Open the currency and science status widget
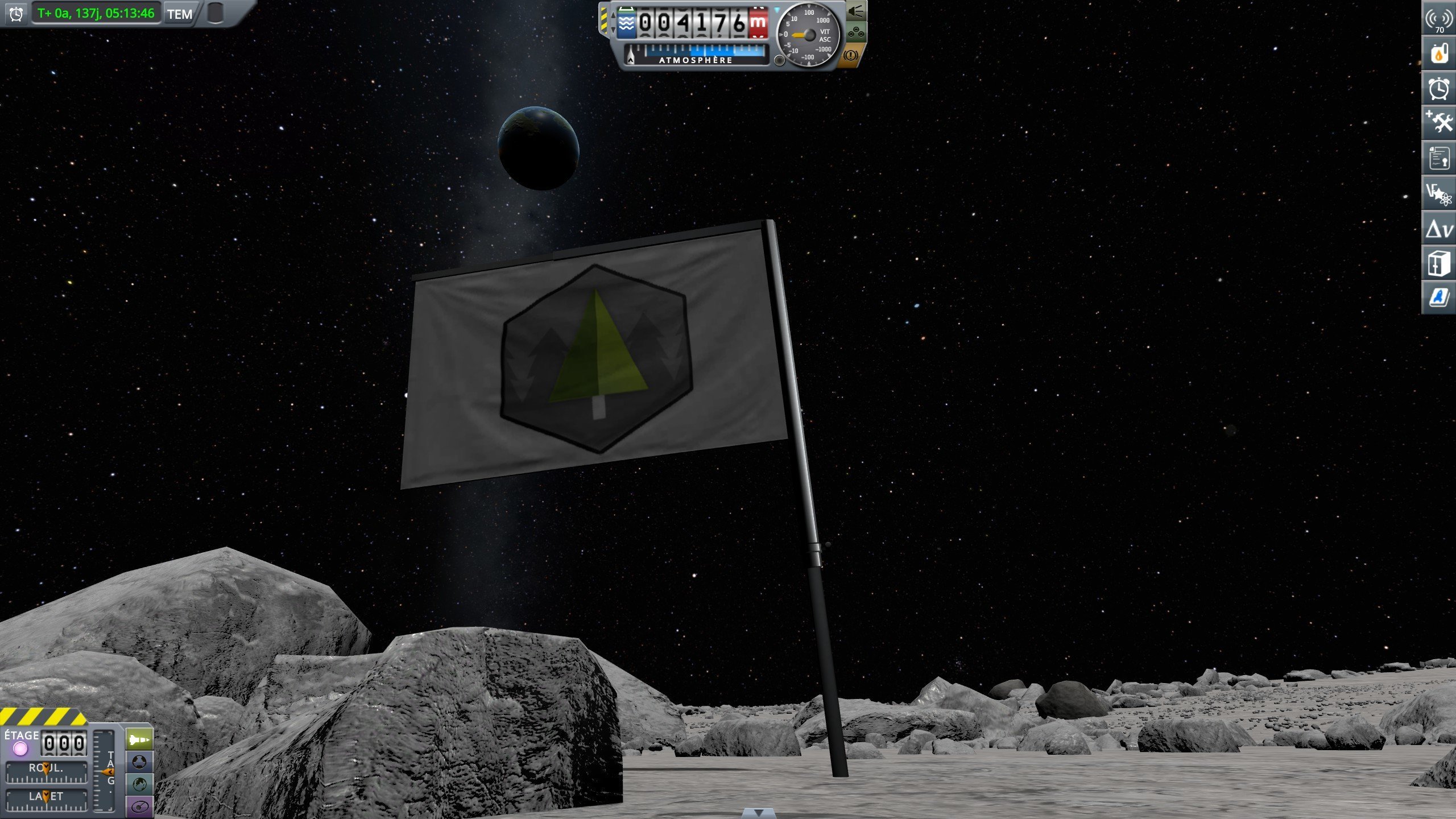1456x819 pixels. tap(1439, 194)
